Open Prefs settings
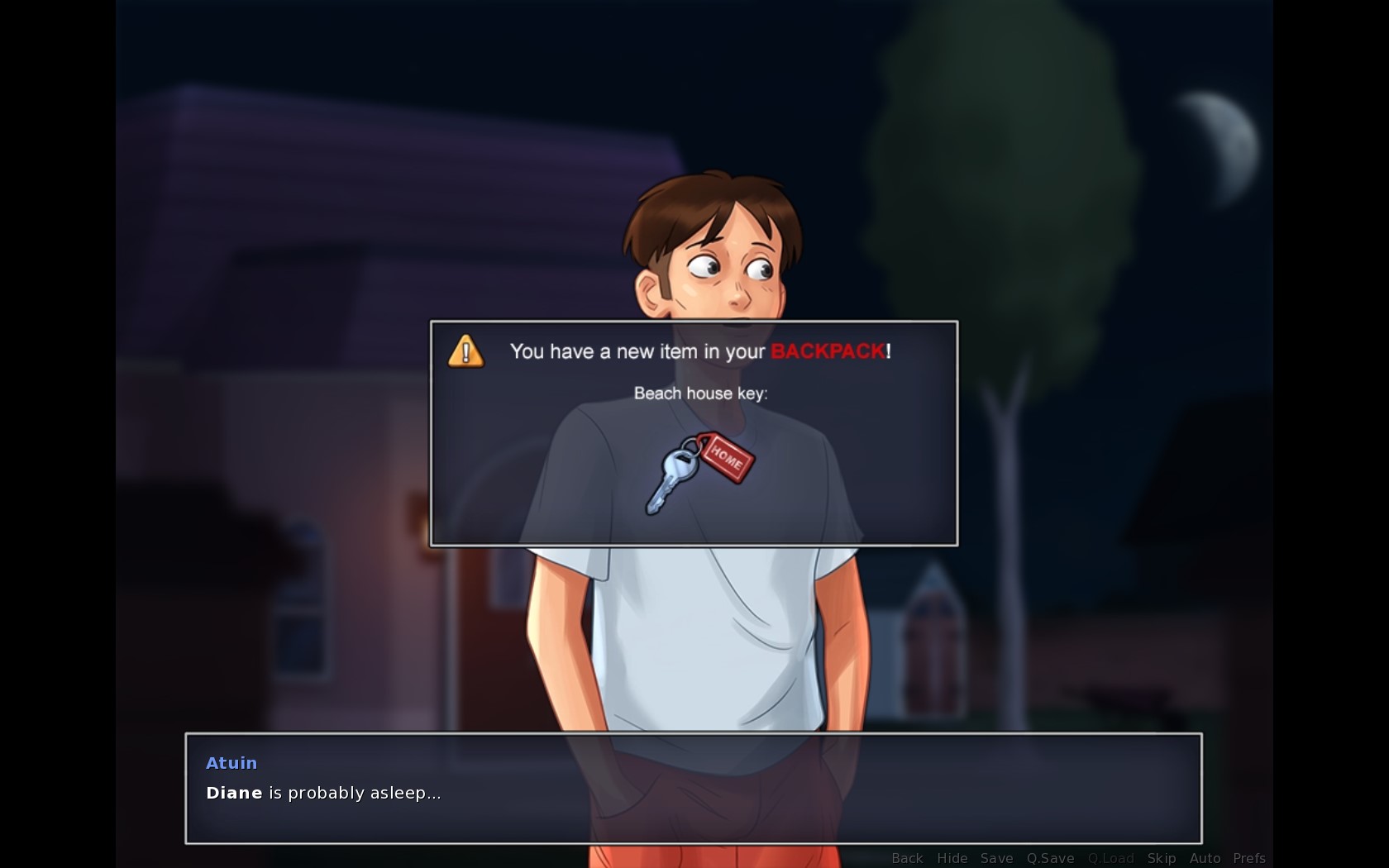The image size is (1389, 868). (1248, 858)
